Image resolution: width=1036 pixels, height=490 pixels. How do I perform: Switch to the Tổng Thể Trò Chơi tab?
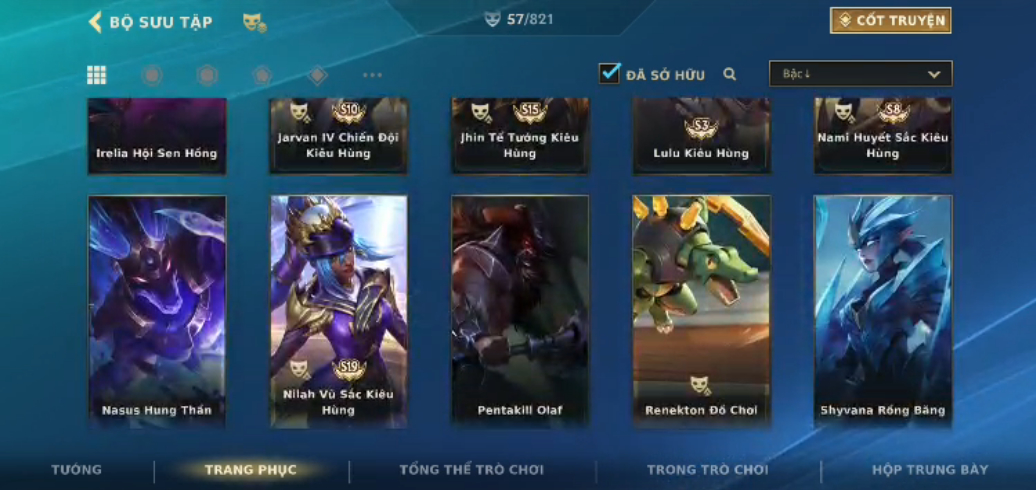coord(471,470)
